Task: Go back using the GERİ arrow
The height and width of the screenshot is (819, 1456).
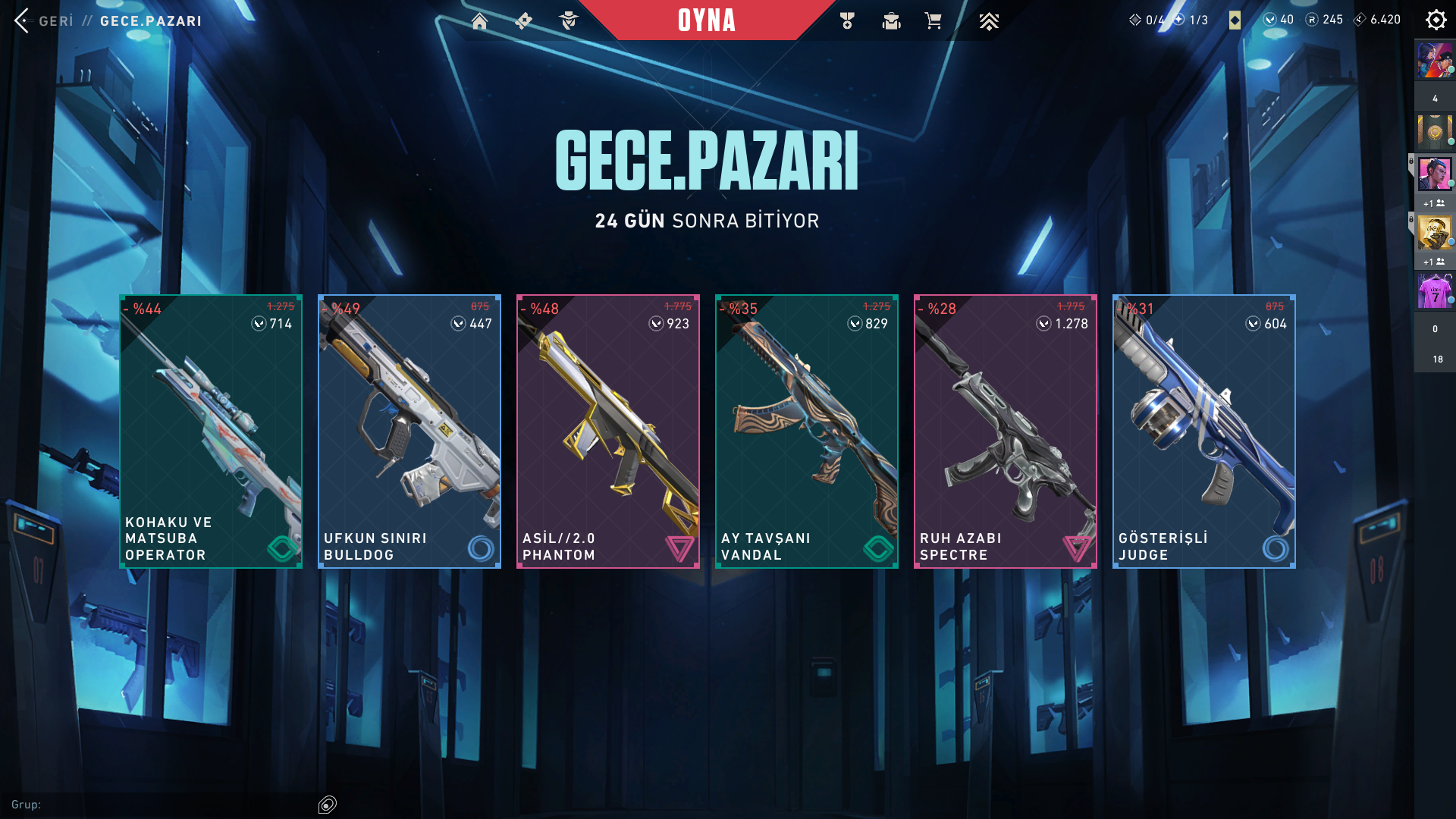Action: (x=22, y=20)
